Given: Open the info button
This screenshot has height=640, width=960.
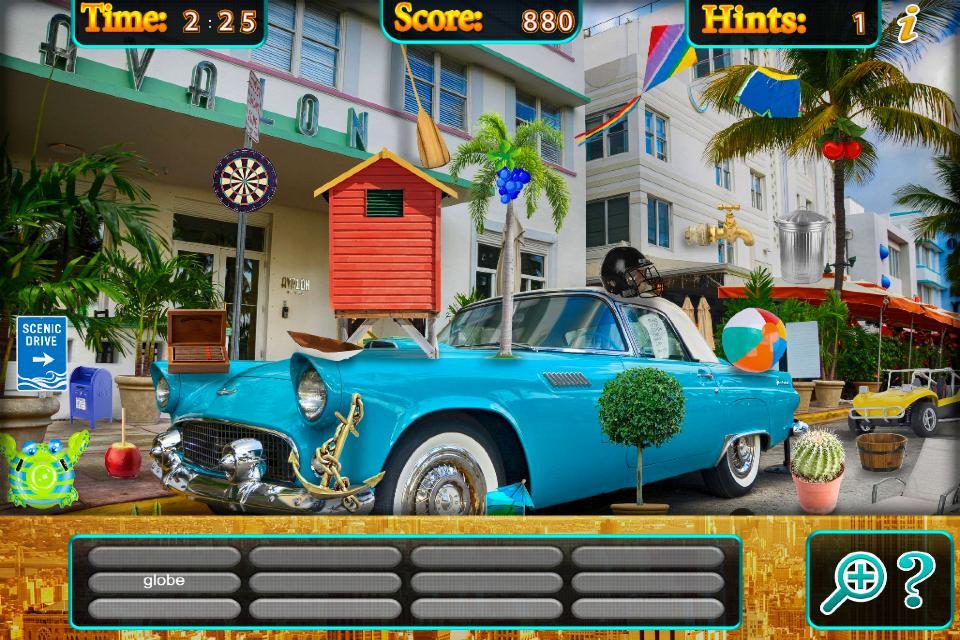Looking at the screenshot, I should tap(908, 24).
